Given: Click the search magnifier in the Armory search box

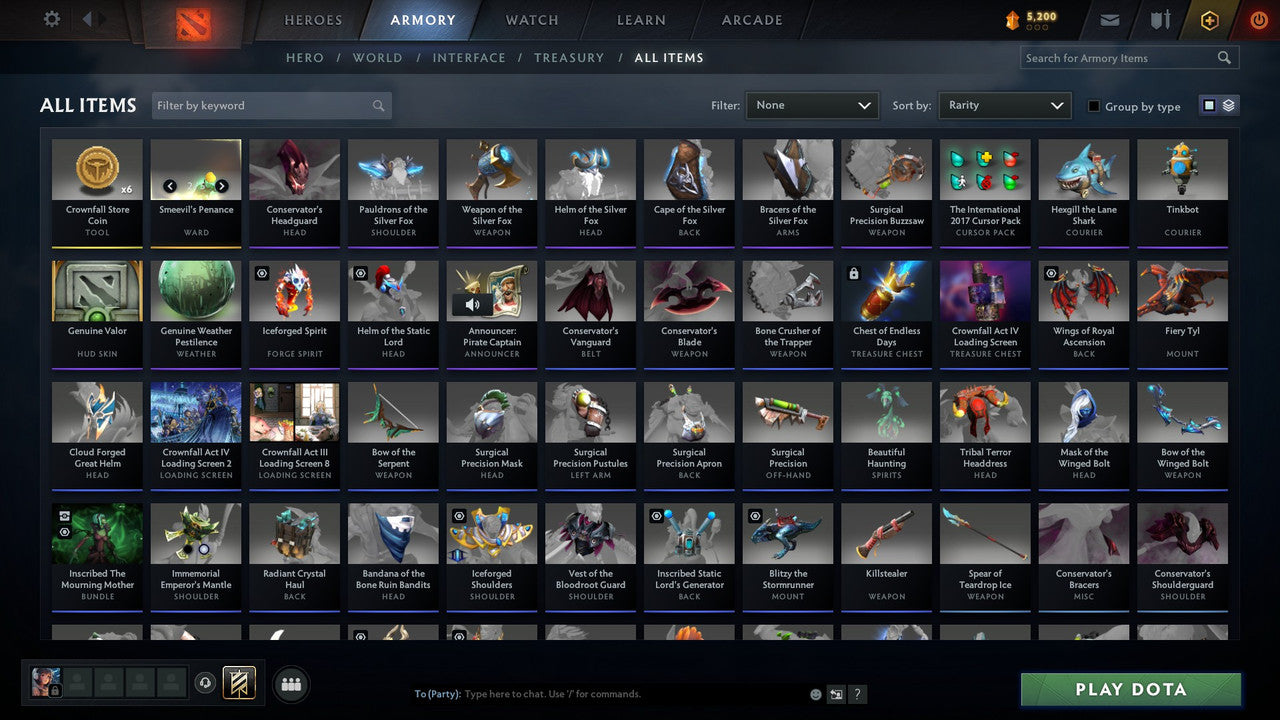Looking at the screenshot, I should pyautogui.click(x=1224, y=57).
